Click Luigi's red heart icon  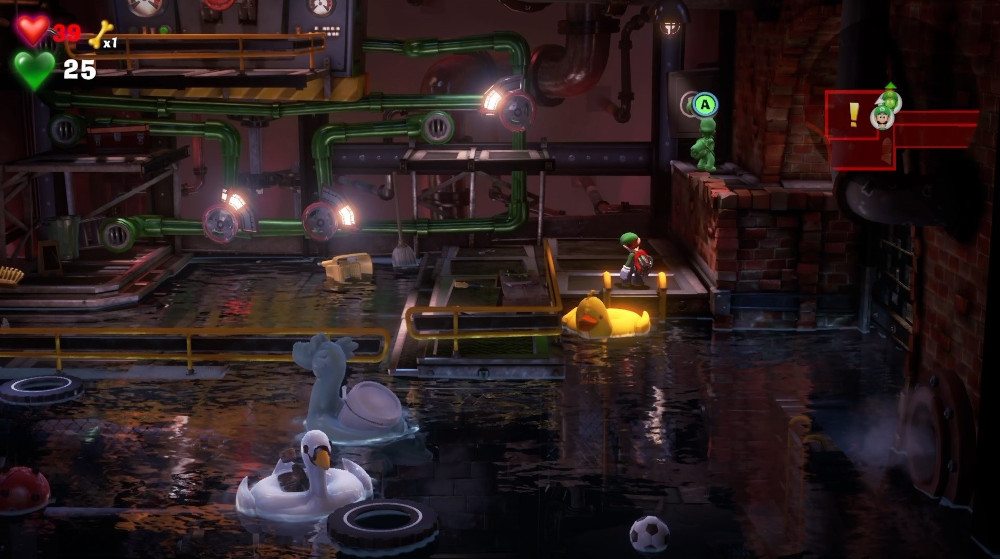32,30
